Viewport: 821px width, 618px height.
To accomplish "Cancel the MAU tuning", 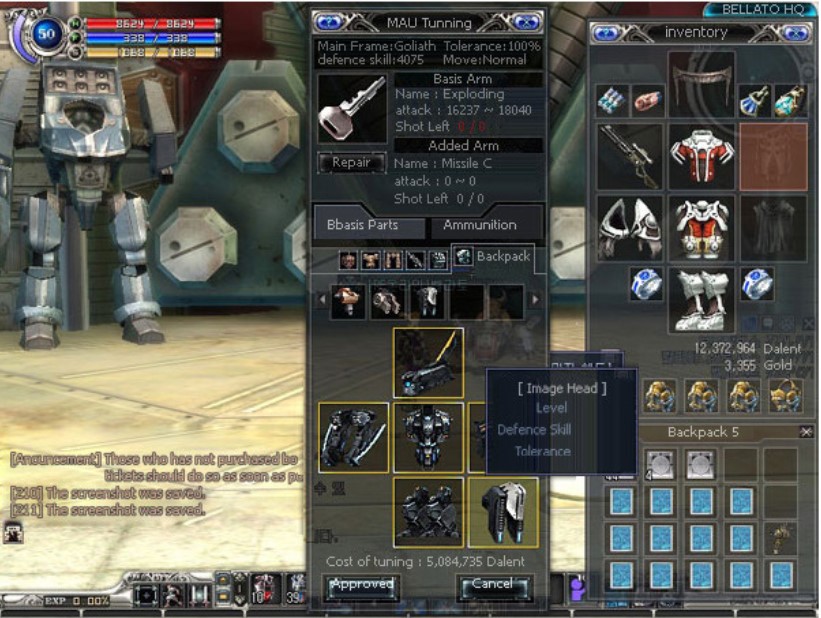I will [493, 585].
